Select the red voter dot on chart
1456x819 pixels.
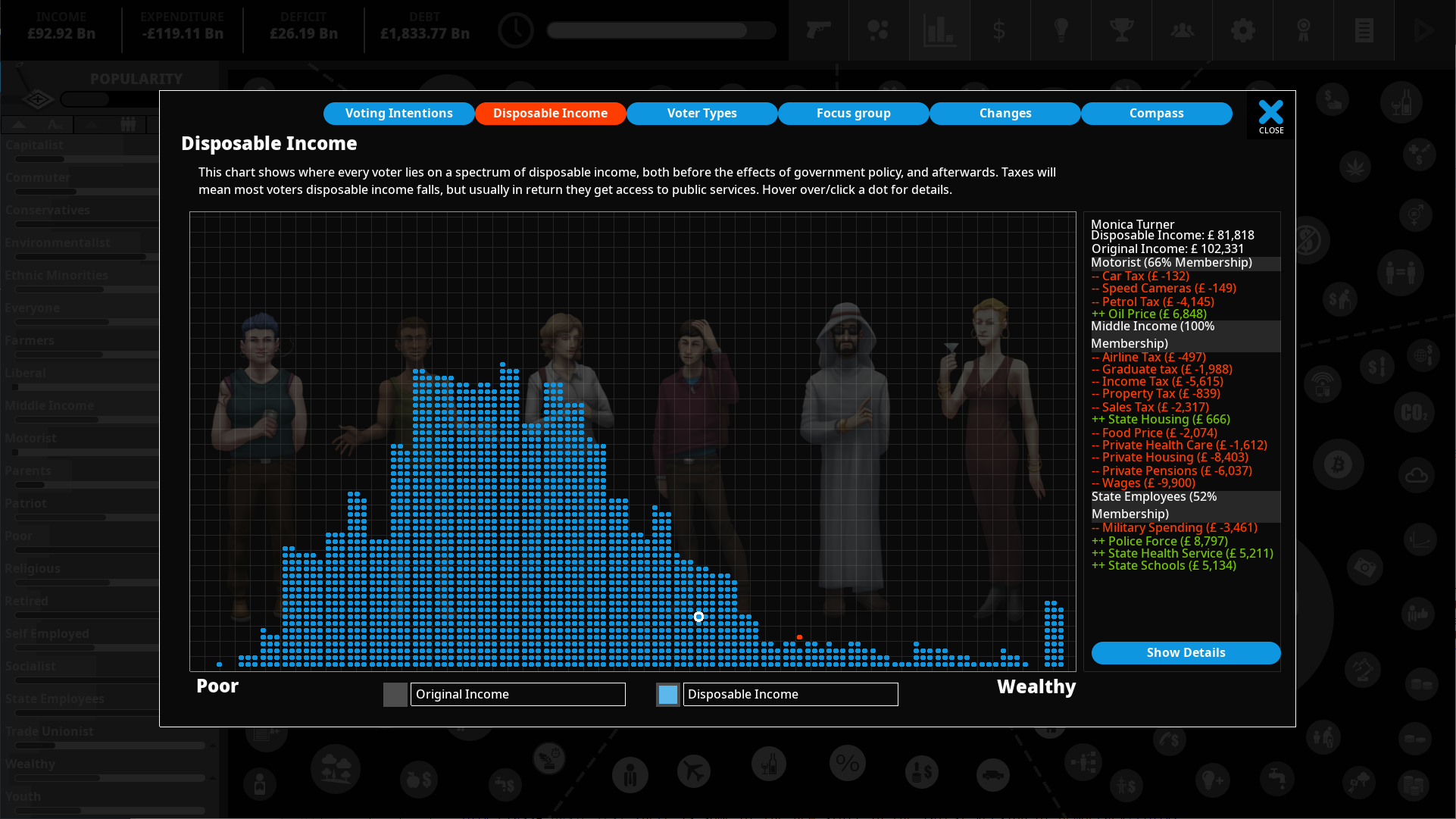[x=799, y=637]
